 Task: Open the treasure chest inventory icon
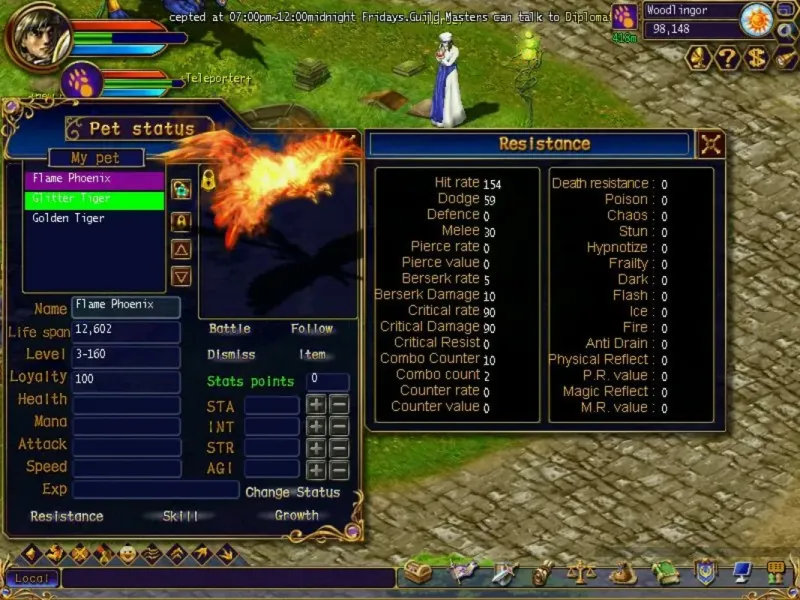(417, 574)
